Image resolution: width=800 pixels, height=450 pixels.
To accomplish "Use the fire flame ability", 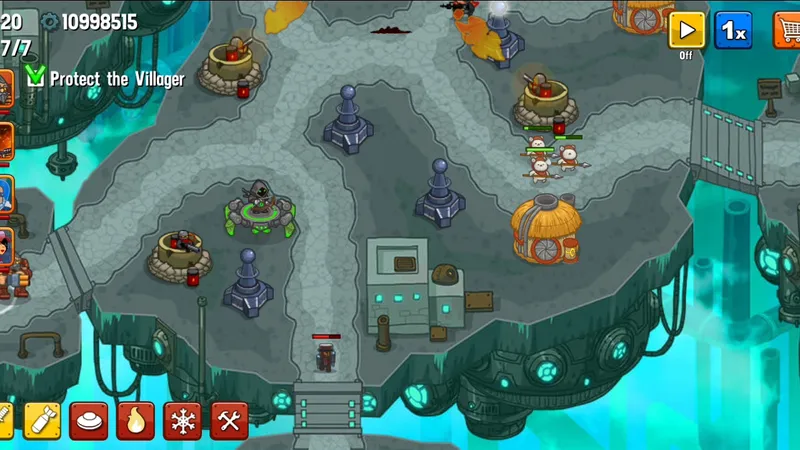I will click(136, 421).
